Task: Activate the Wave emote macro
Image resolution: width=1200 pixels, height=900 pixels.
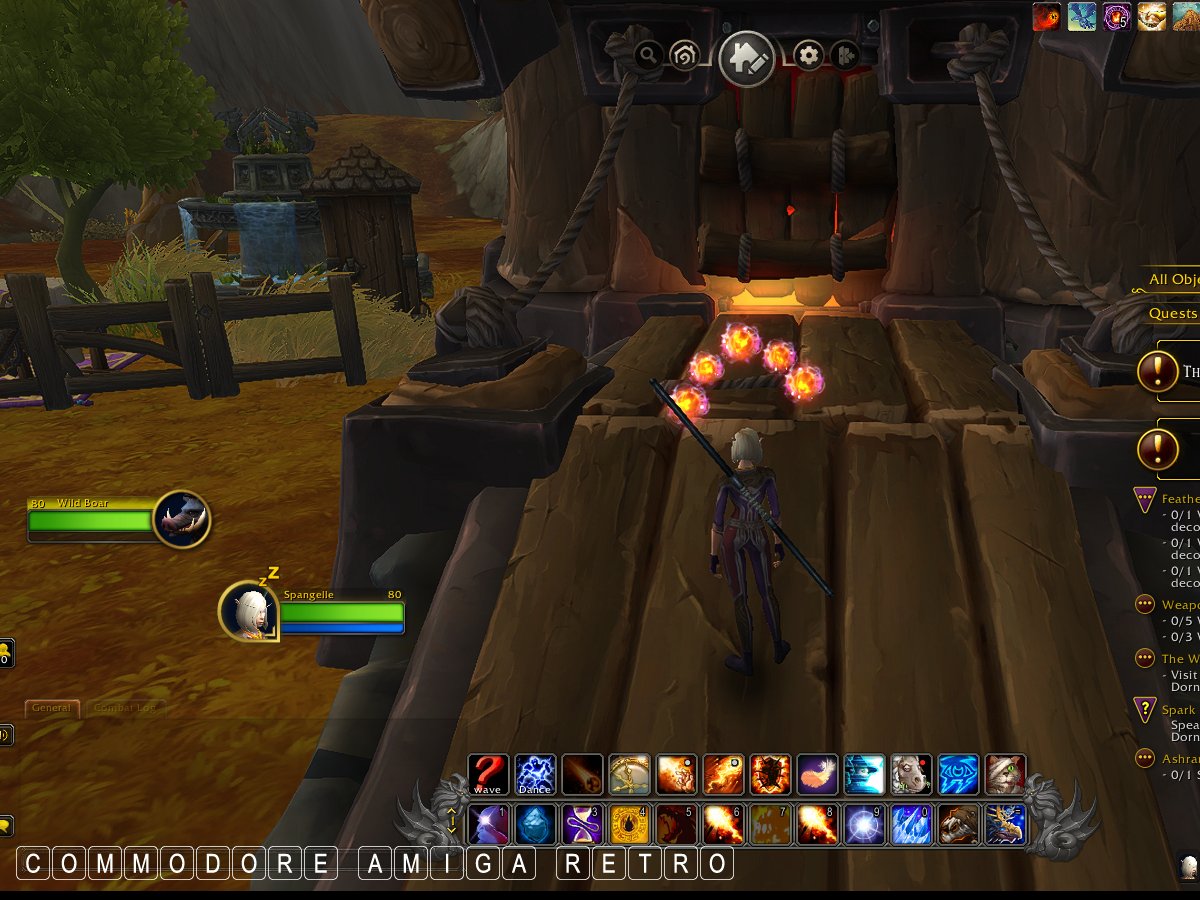Action: tap(488, 774)
